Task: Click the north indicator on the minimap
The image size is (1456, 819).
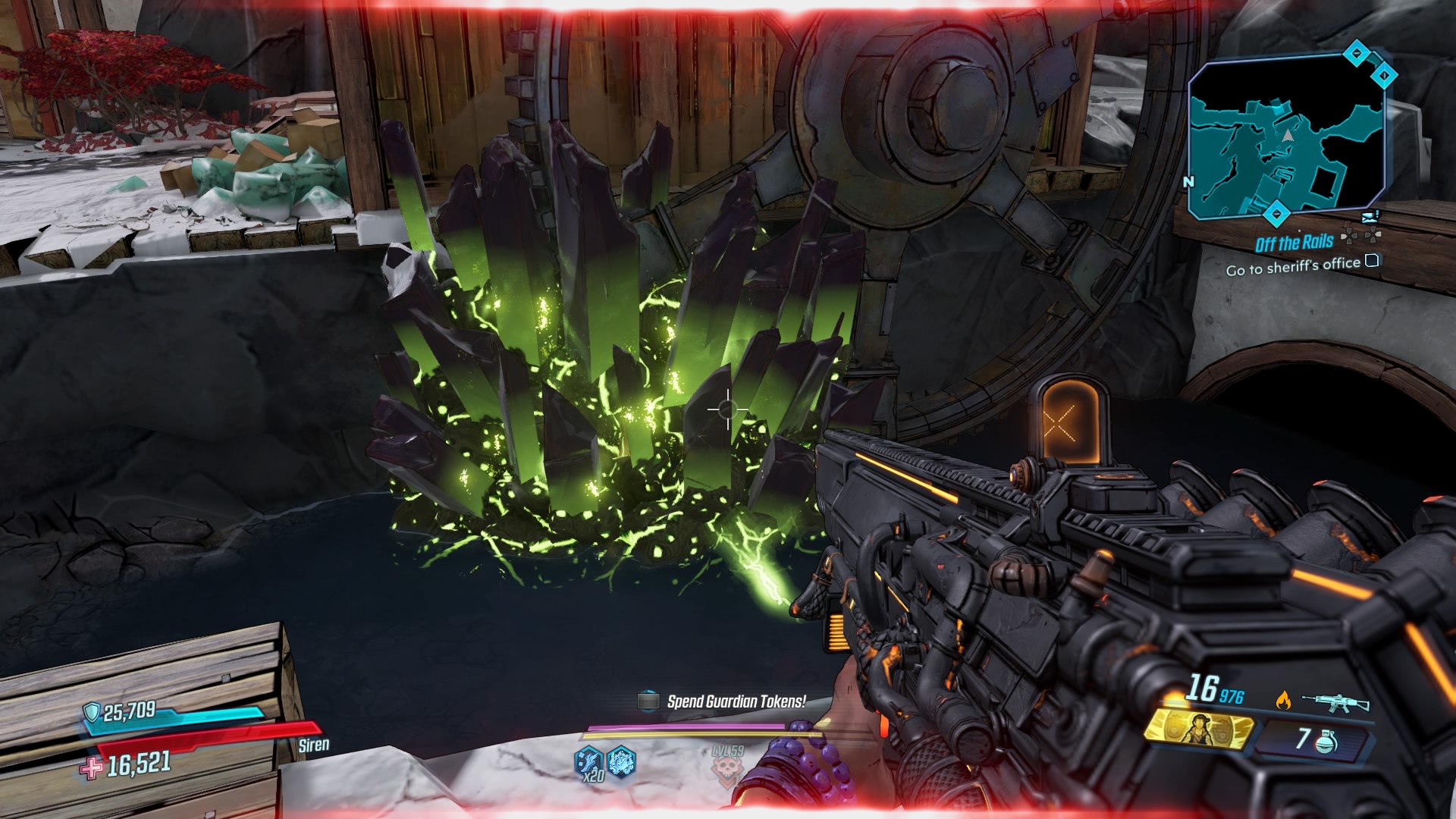Action: coord(1189,180)
